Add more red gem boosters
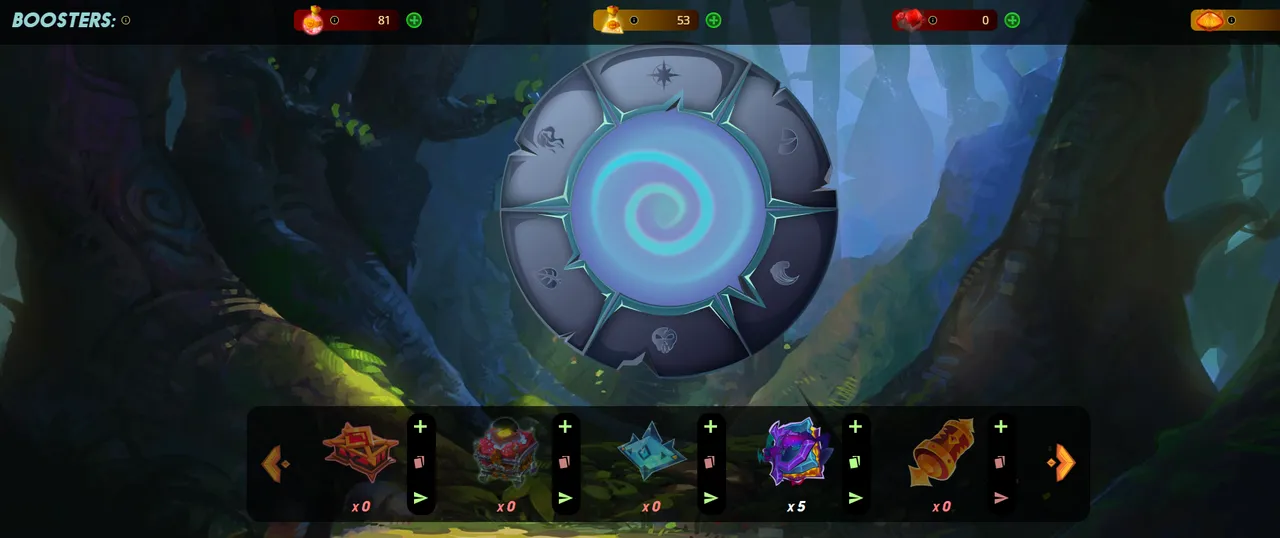Screen dimensions: 1280x538 pos(1012,20)
